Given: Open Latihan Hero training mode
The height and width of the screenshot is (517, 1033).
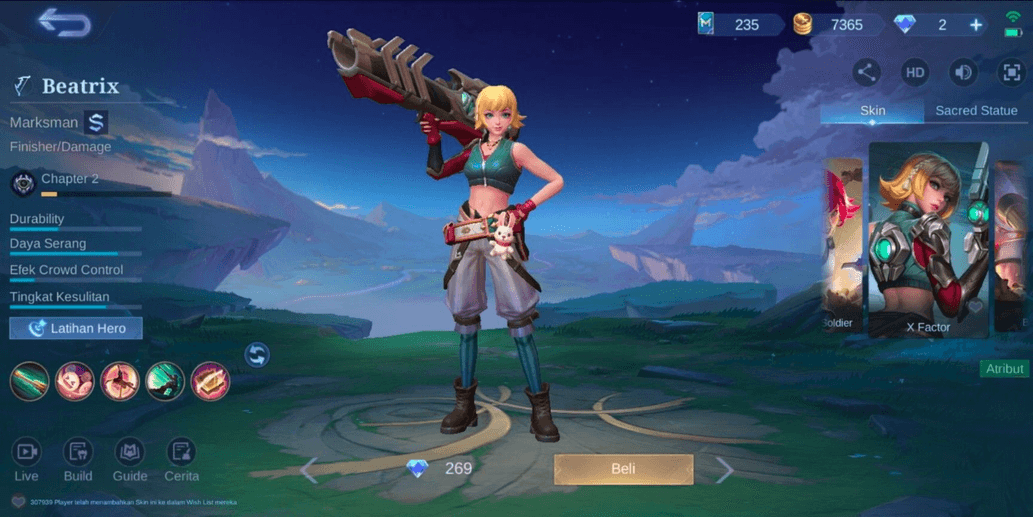Looking at the screenshot, I should pyautogui.click(x=76, y=328).
